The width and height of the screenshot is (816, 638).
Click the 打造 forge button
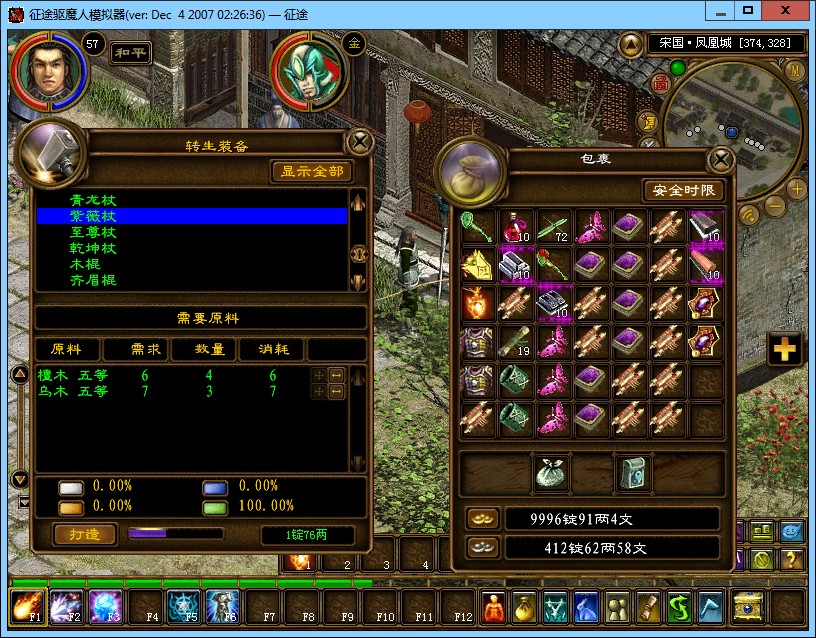click(x=84, y=534)
